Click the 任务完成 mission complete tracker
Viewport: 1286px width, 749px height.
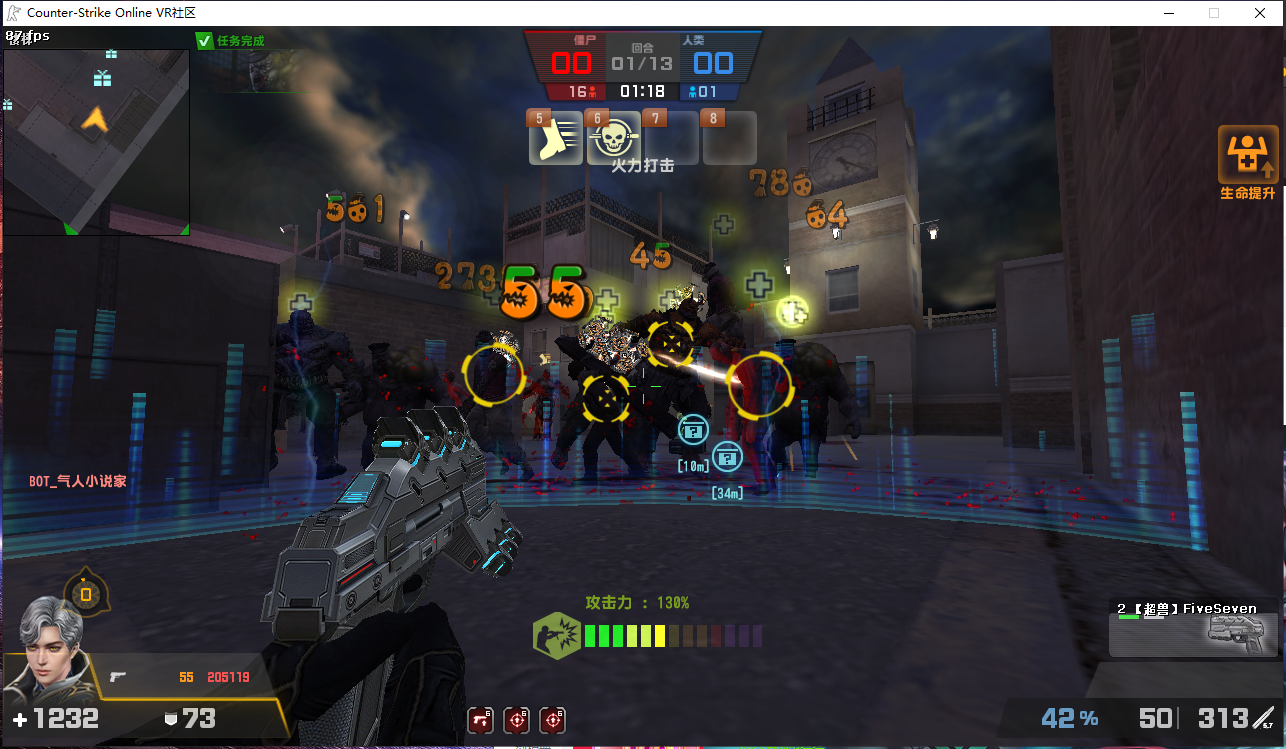pos(231,41)
